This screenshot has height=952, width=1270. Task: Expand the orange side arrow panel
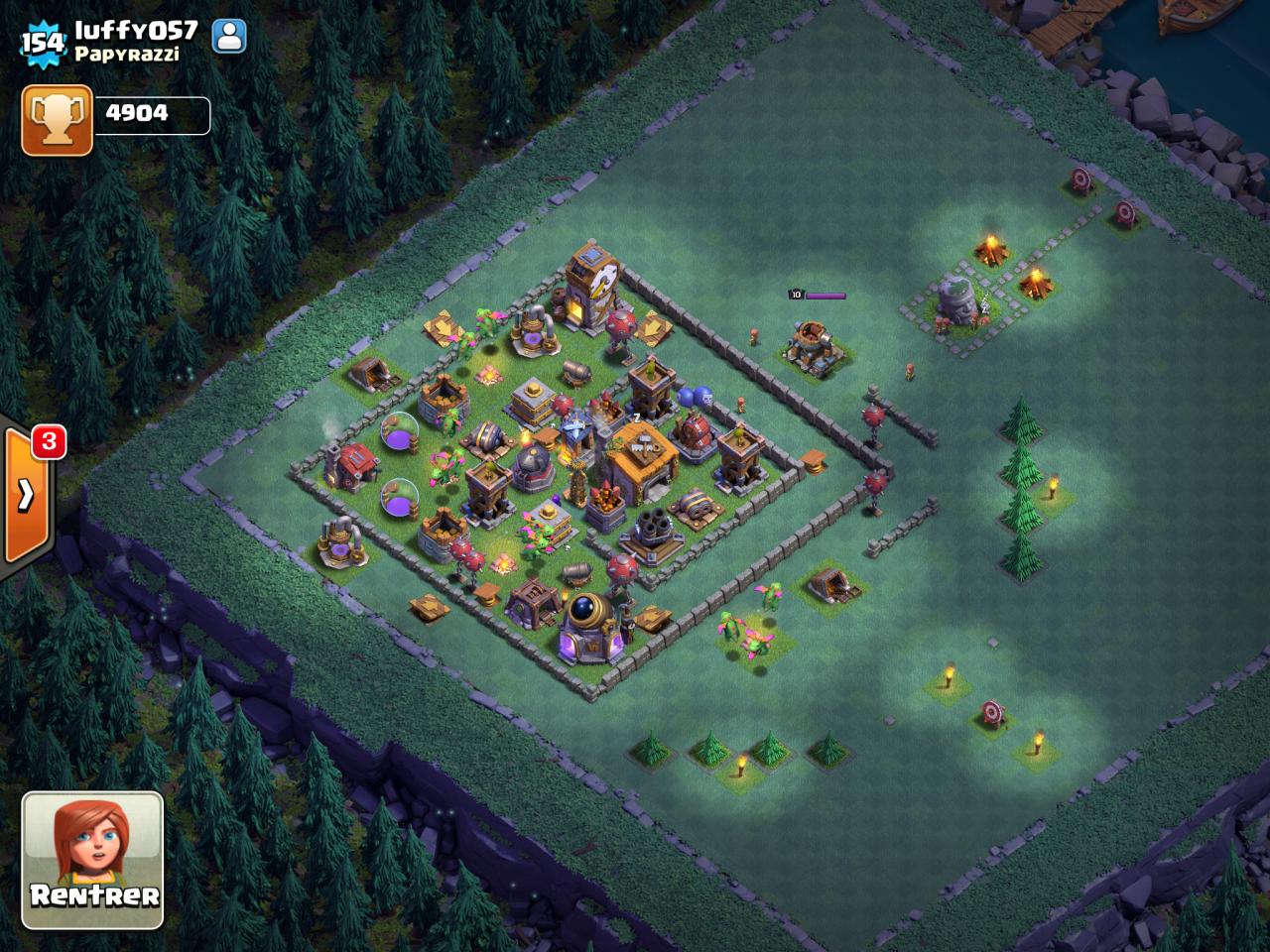[x=27, y=494]
